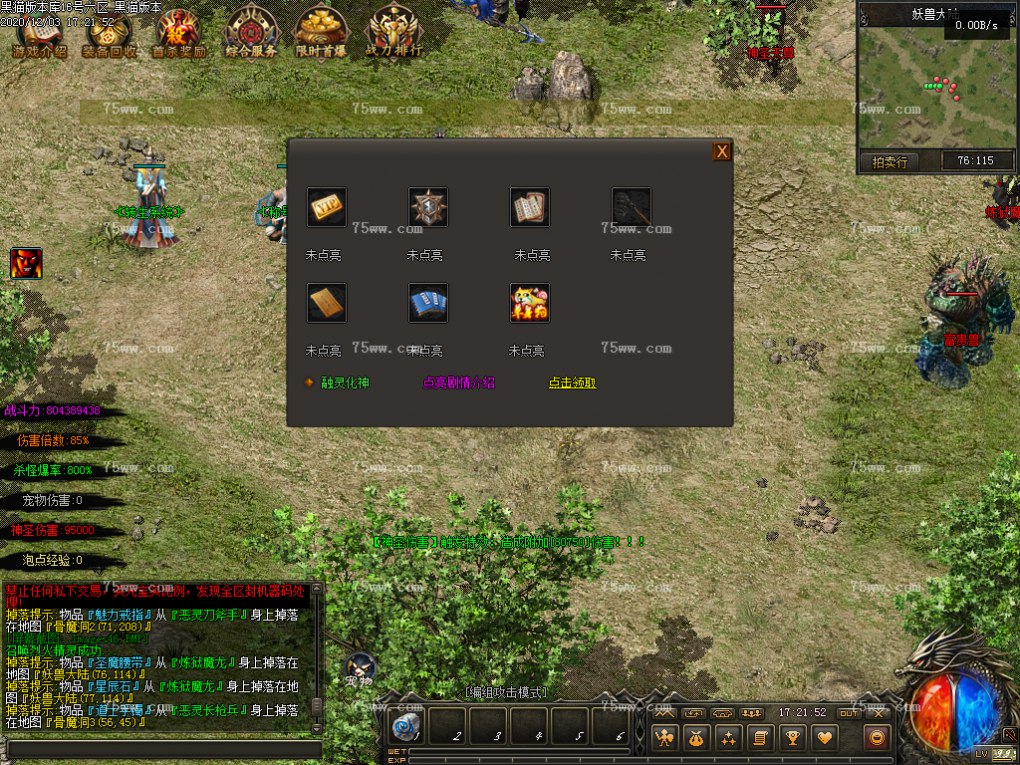Open the 首杀奖励 first-kill rewards menu
The height and width of the screenshot is (765, 1020).
(179, 33)
